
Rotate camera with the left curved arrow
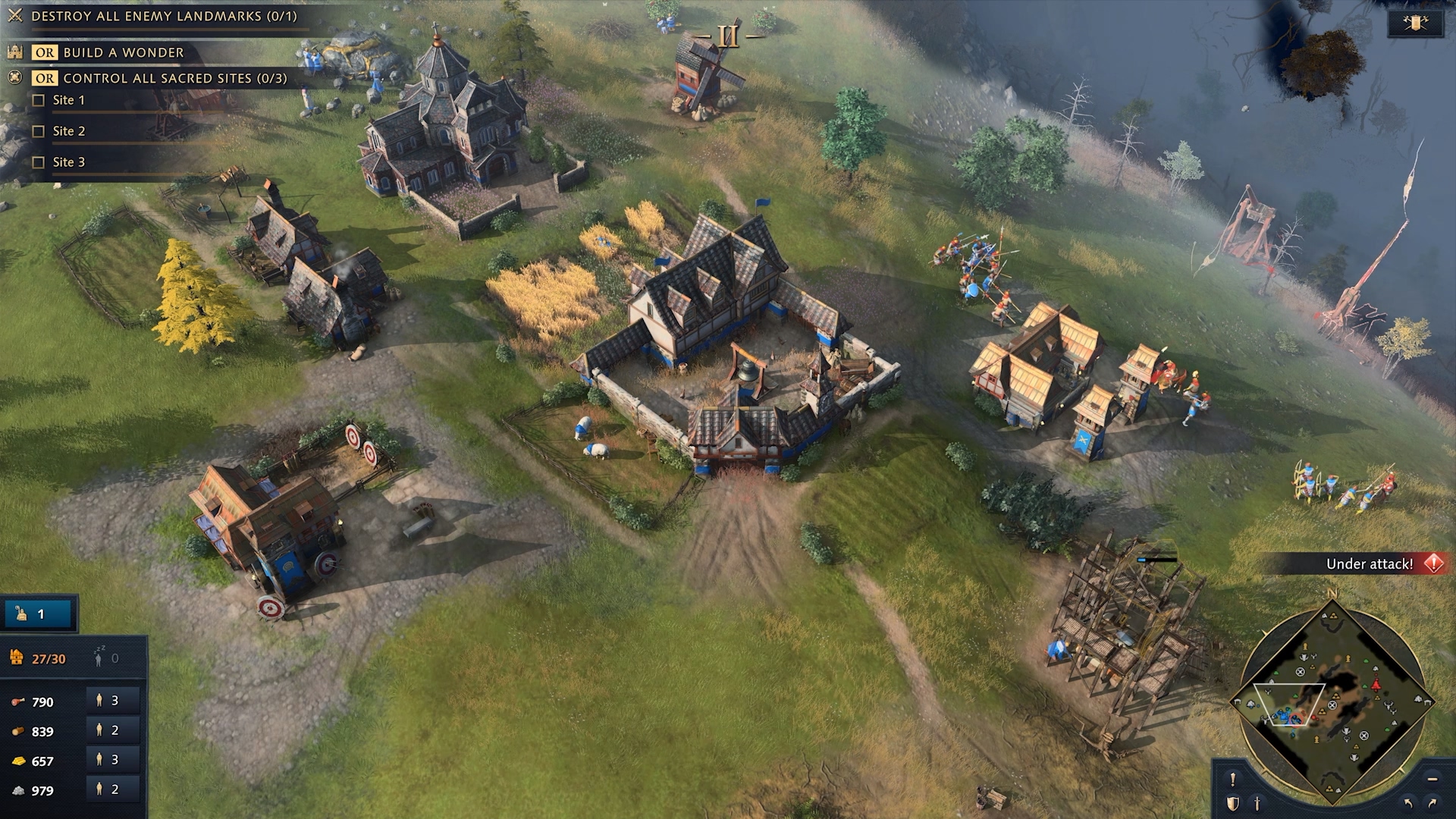point(1408,803)
